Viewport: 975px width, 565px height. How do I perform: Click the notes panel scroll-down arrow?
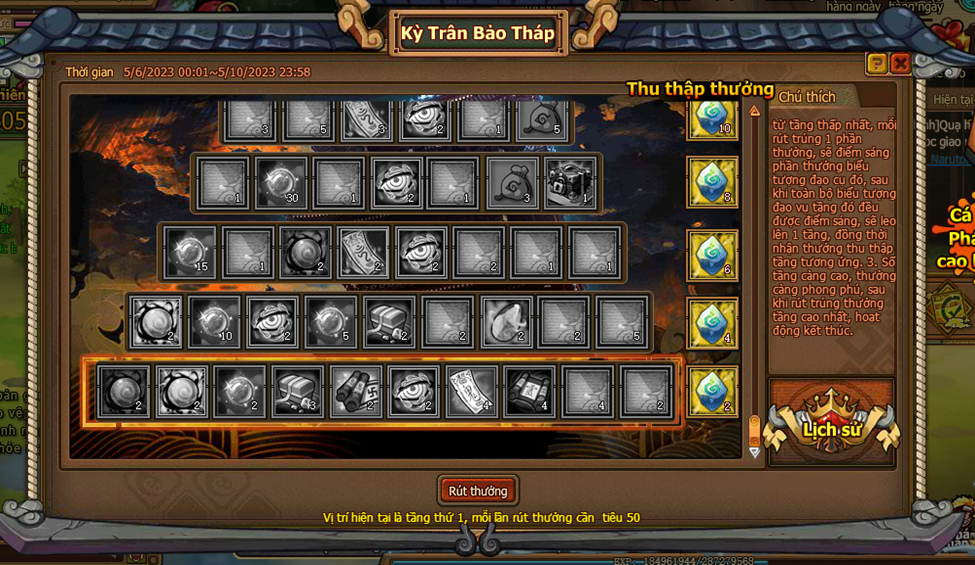click(754, 452)
